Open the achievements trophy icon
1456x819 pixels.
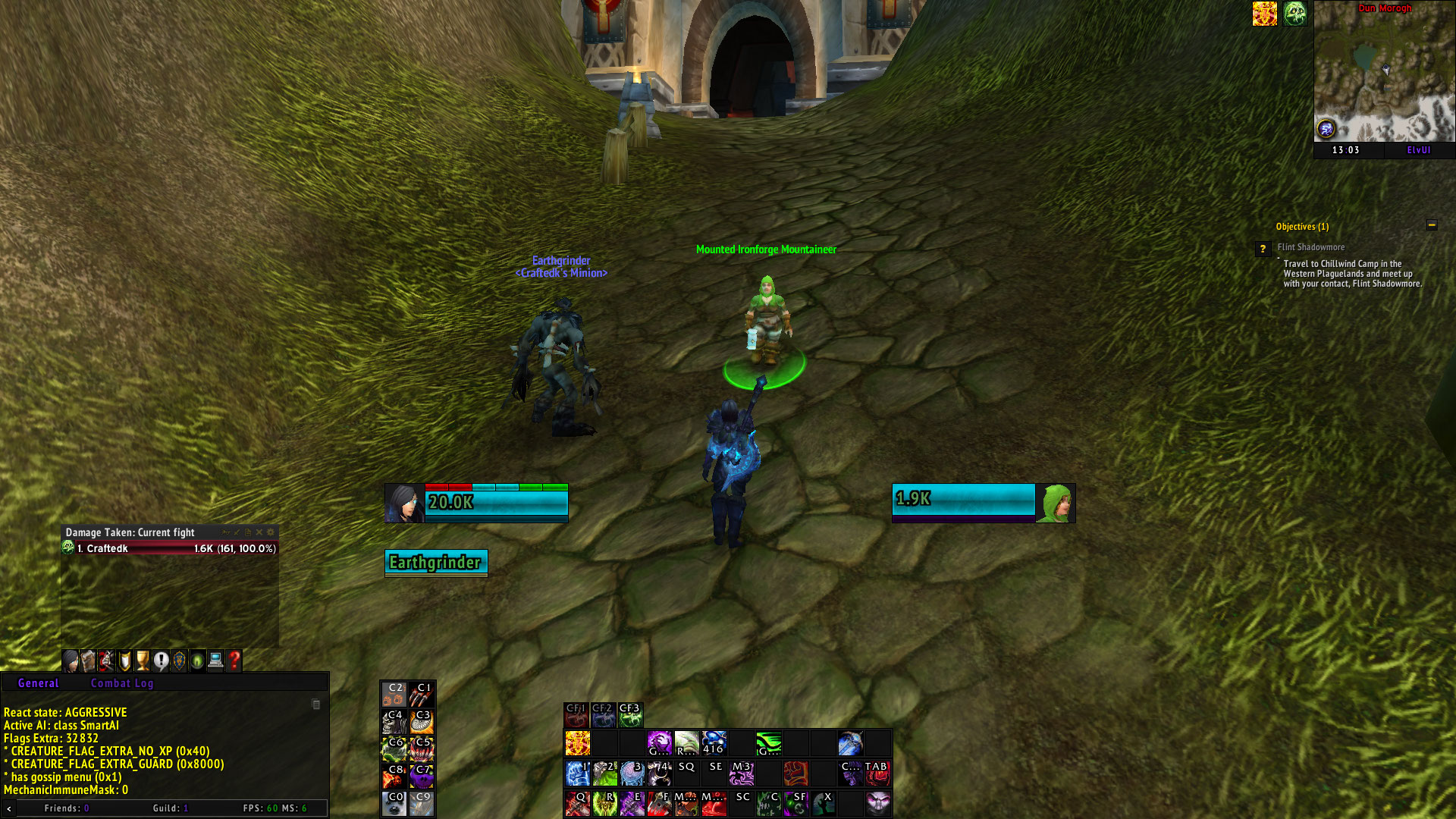pos(144,661)
